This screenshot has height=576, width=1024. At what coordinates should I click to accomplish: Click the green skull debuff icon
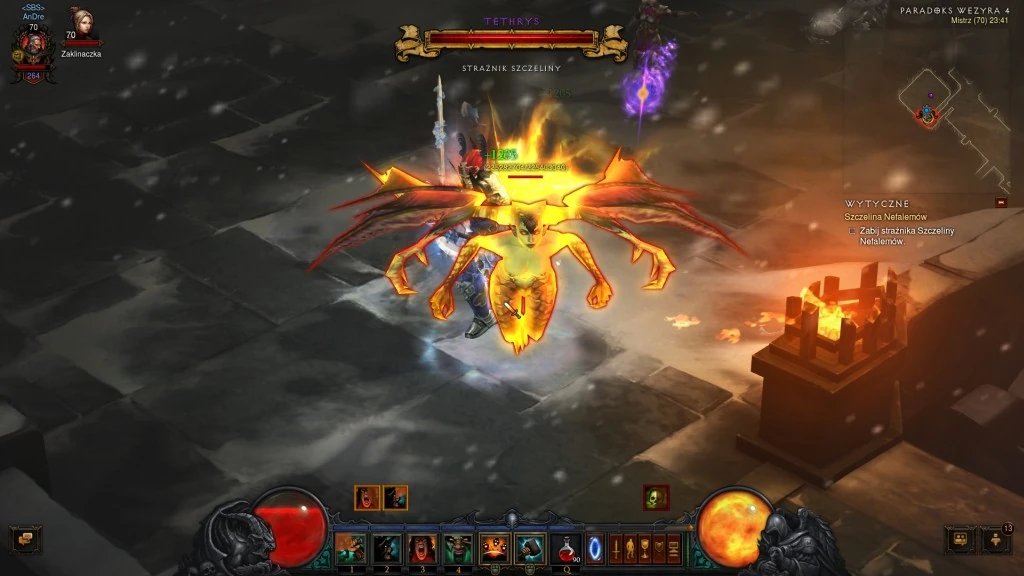[656, 497]
